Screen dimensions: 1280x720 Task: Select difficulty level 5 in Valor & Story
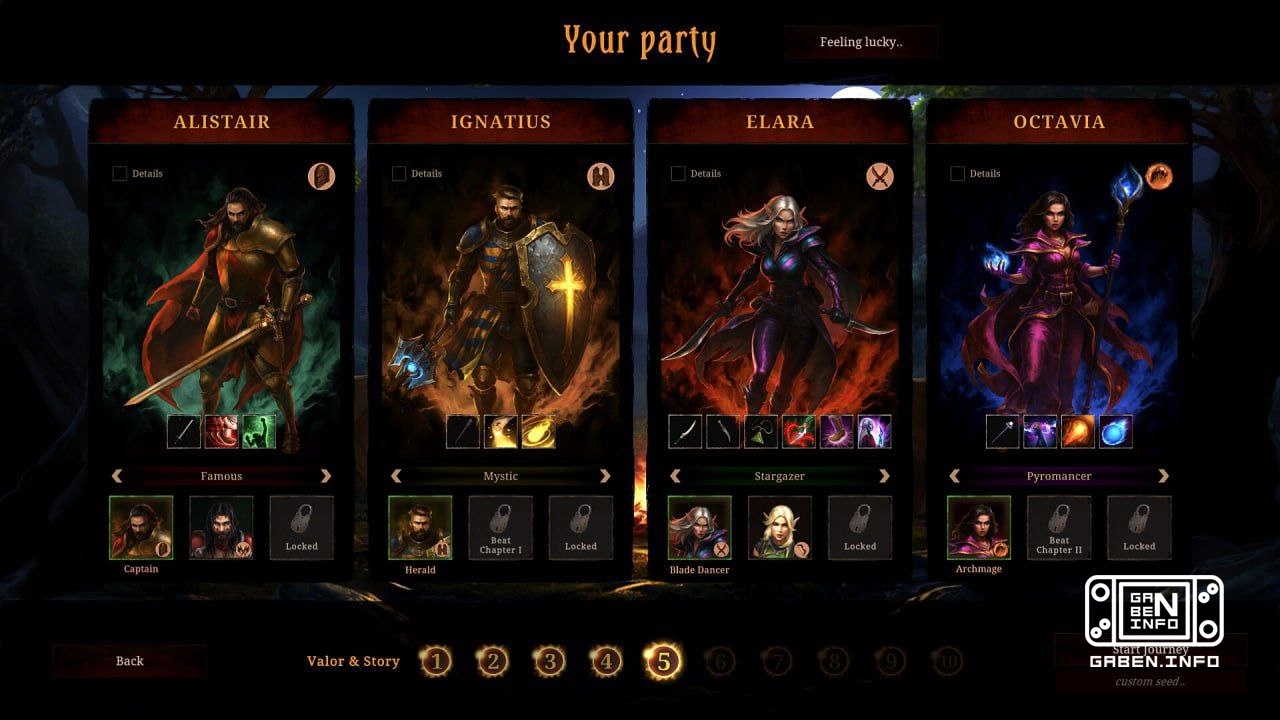point(663,661)
